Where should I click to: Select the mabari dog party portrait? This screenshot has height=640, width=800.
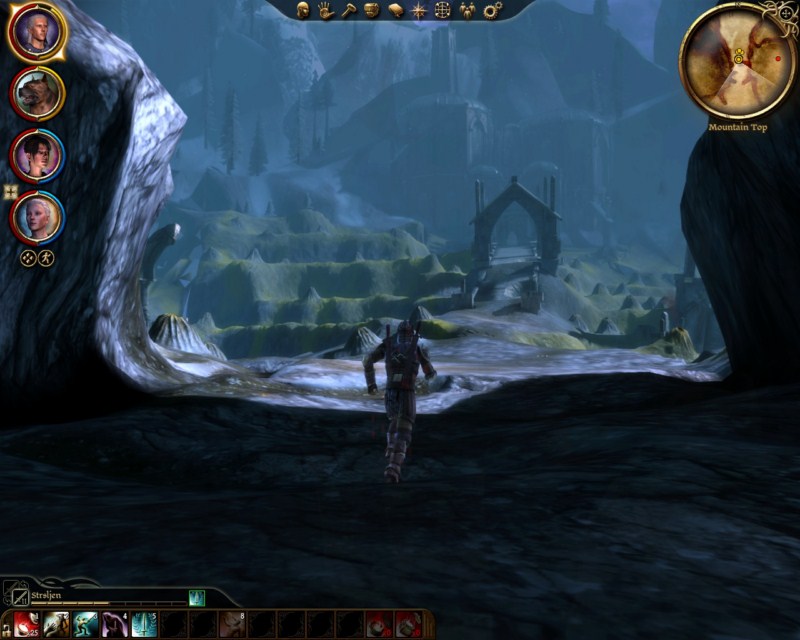pos(37,93)
